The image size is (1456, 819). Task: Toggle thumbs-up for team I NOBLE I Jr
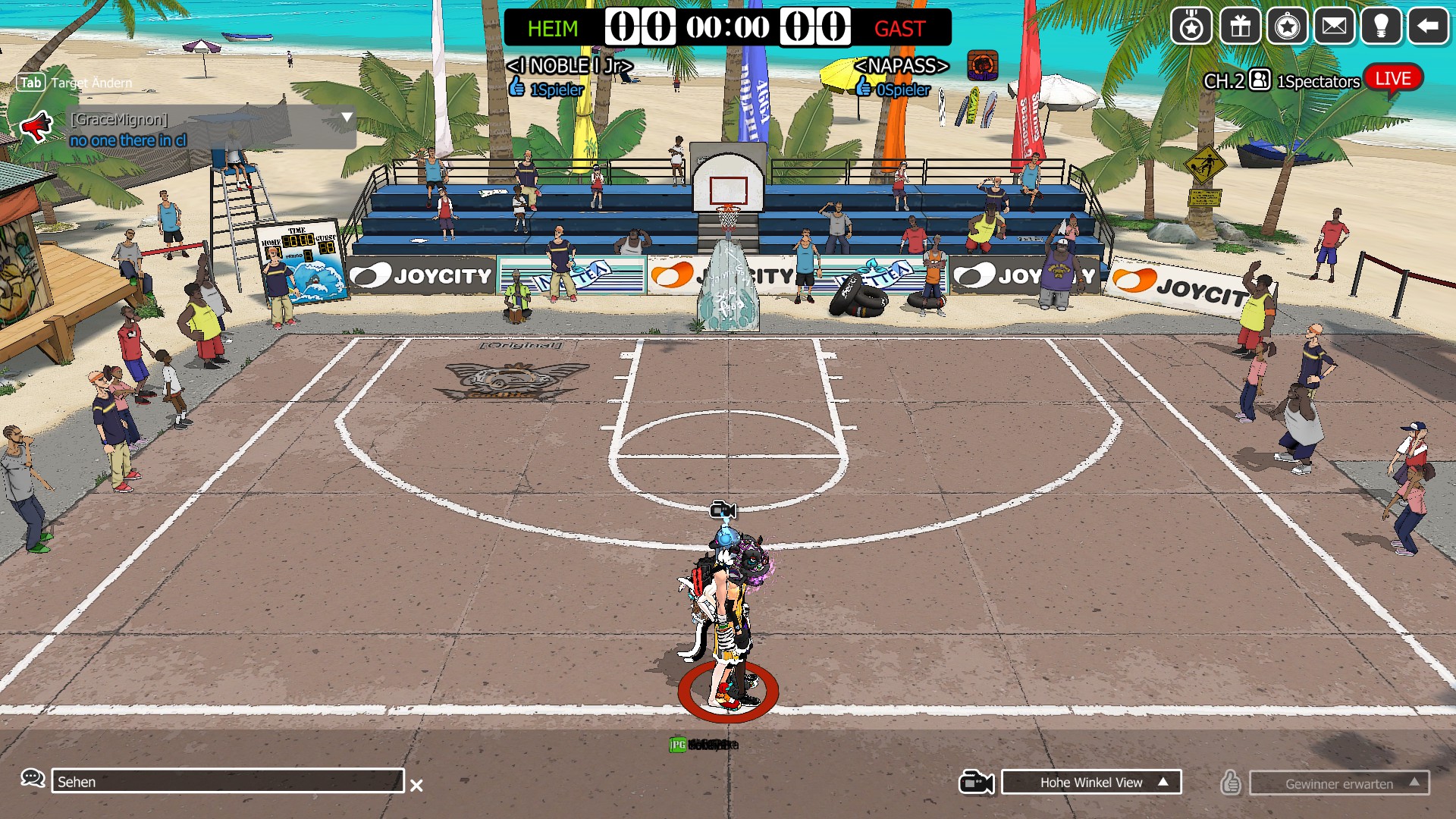518,87
